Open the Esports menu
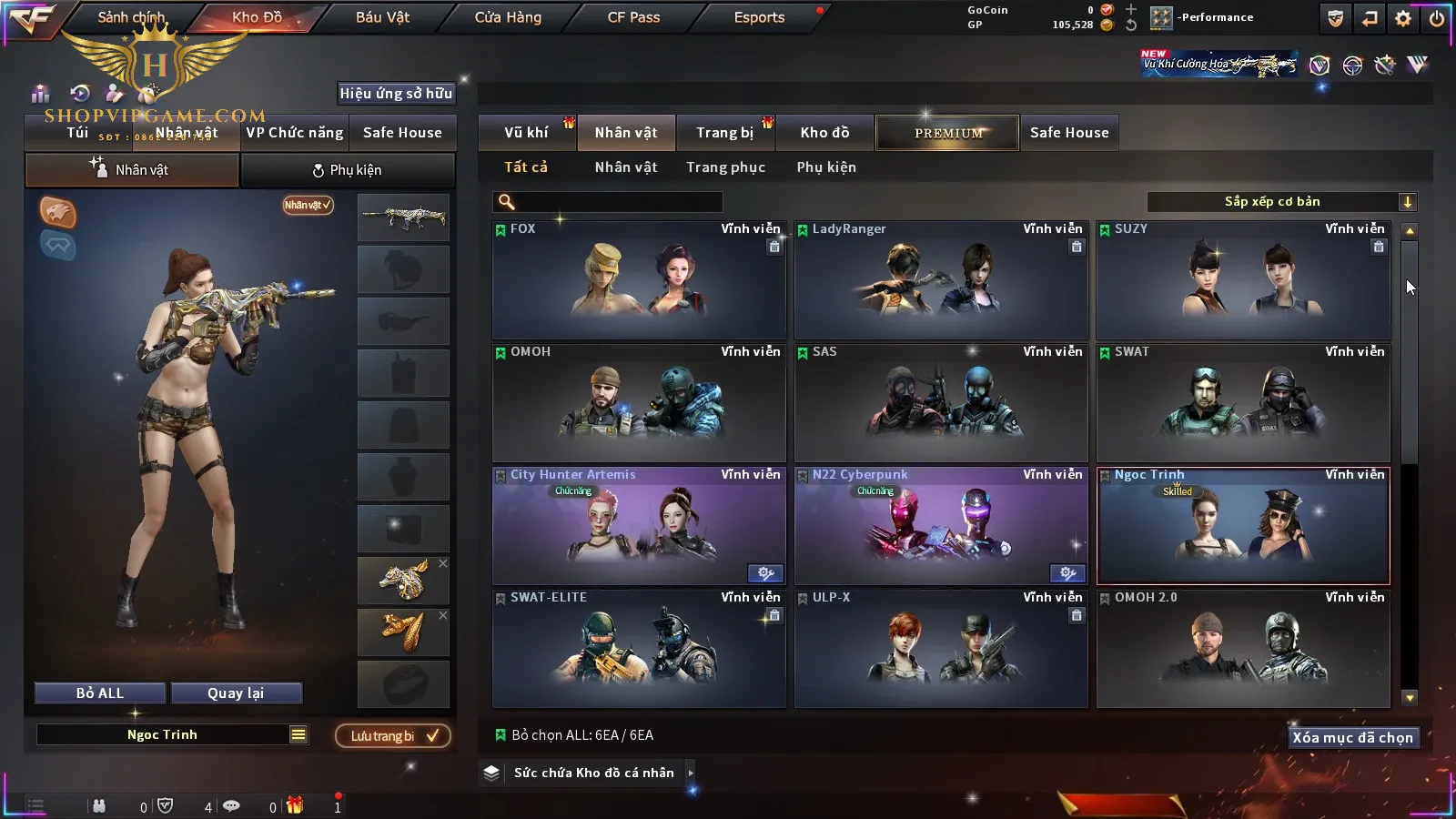Screen dimensions: 1456x819 coord(759,17)
